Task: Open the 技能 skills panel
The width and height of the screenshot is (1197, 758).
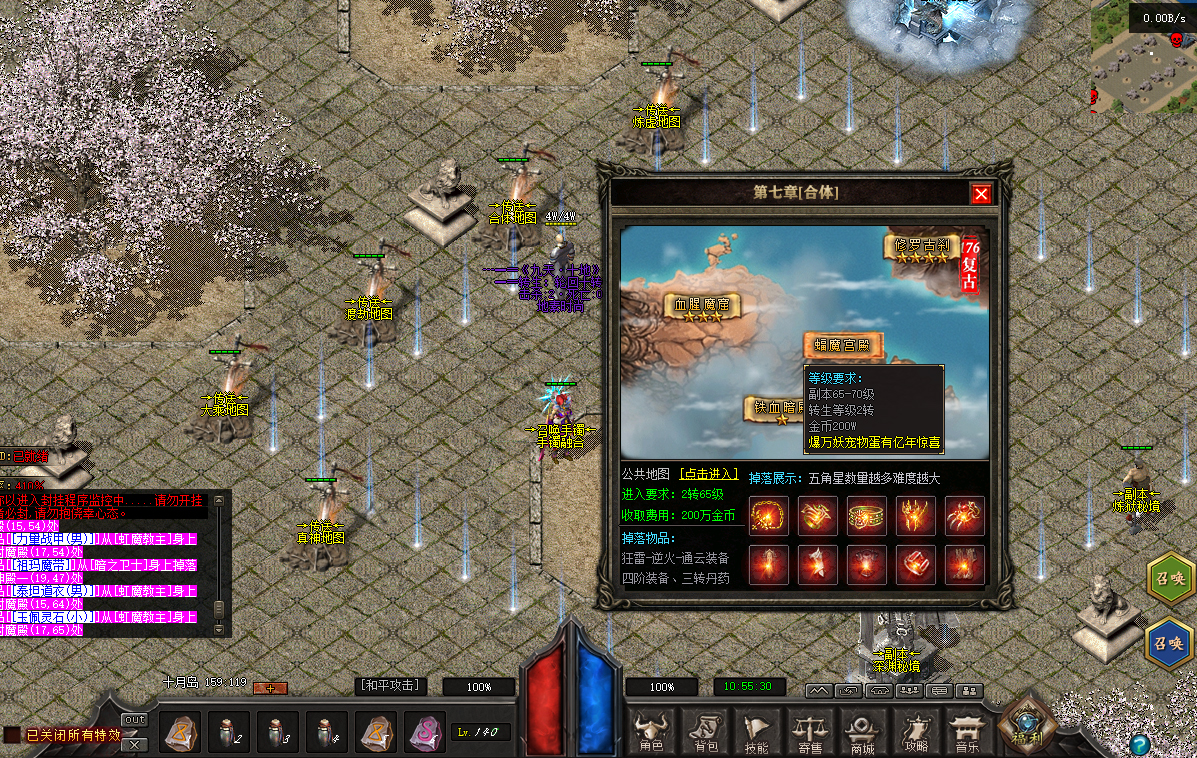Action: 757,732
